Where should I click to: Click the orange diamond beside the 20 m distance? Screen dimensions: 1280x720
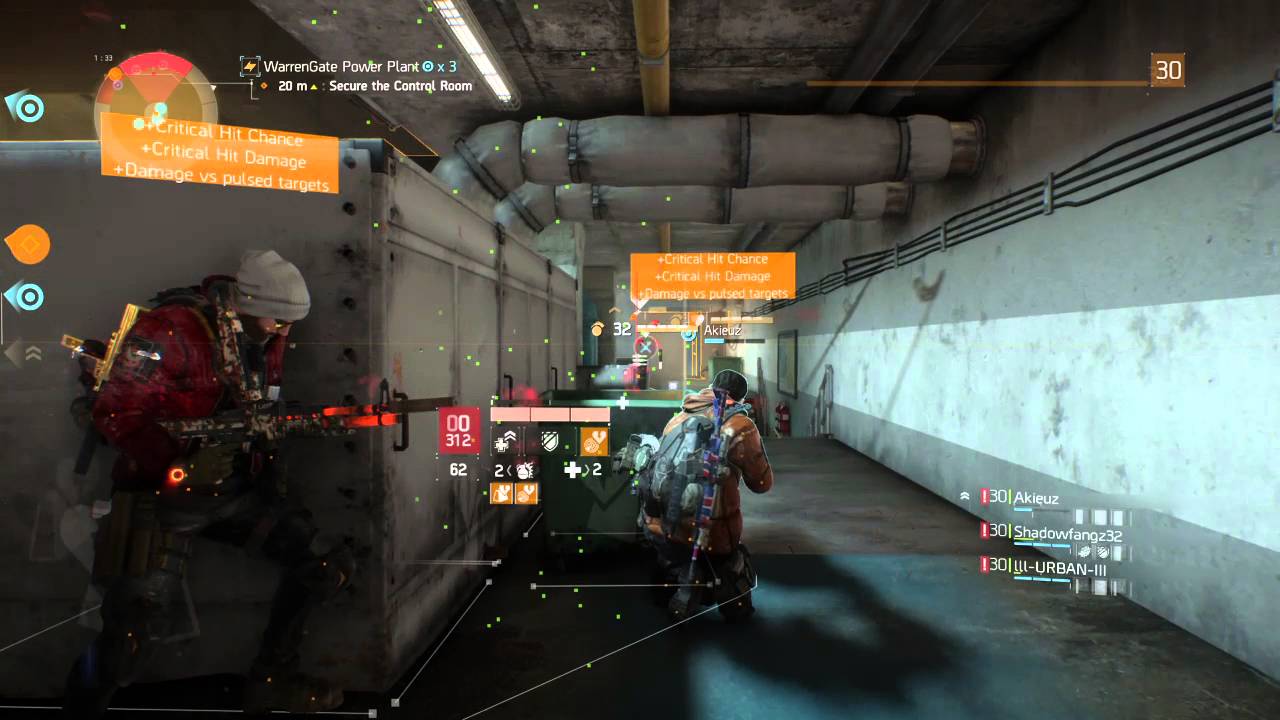point(263,85)
